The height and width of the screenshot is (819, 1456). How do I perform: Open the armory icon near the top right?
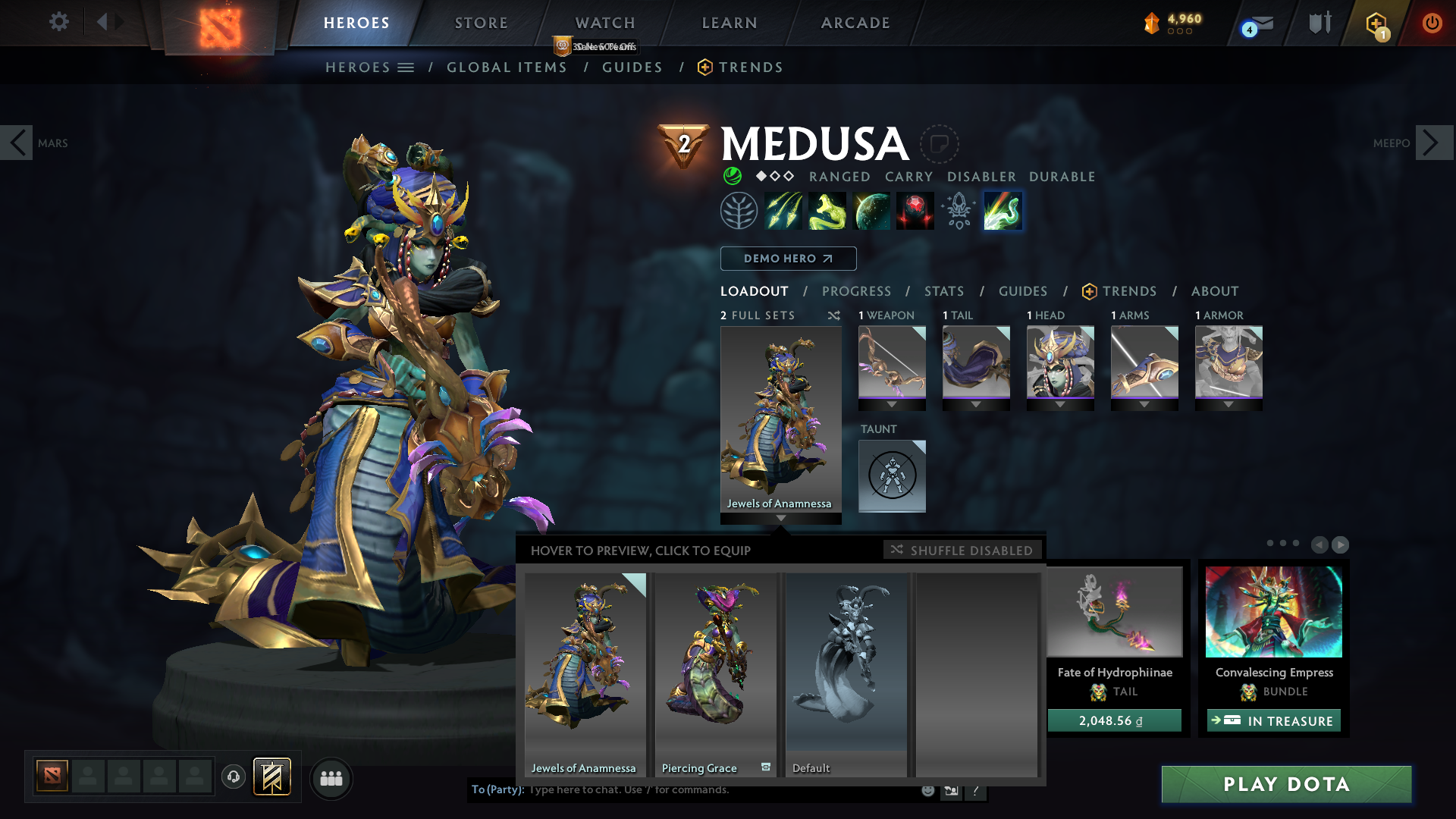click(x=1318, y=22)
